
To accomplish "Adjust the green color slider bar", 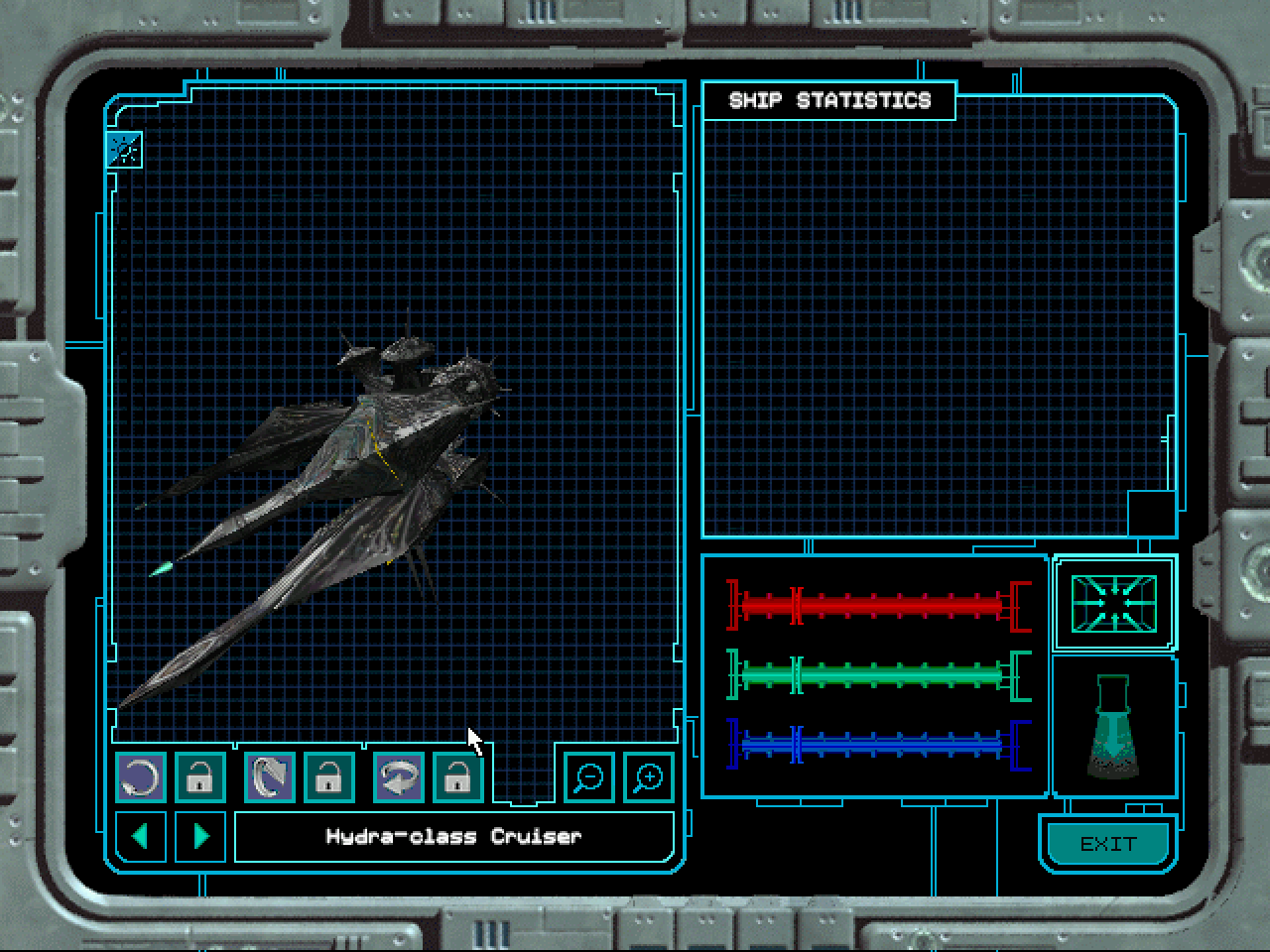I will [878, 676].
